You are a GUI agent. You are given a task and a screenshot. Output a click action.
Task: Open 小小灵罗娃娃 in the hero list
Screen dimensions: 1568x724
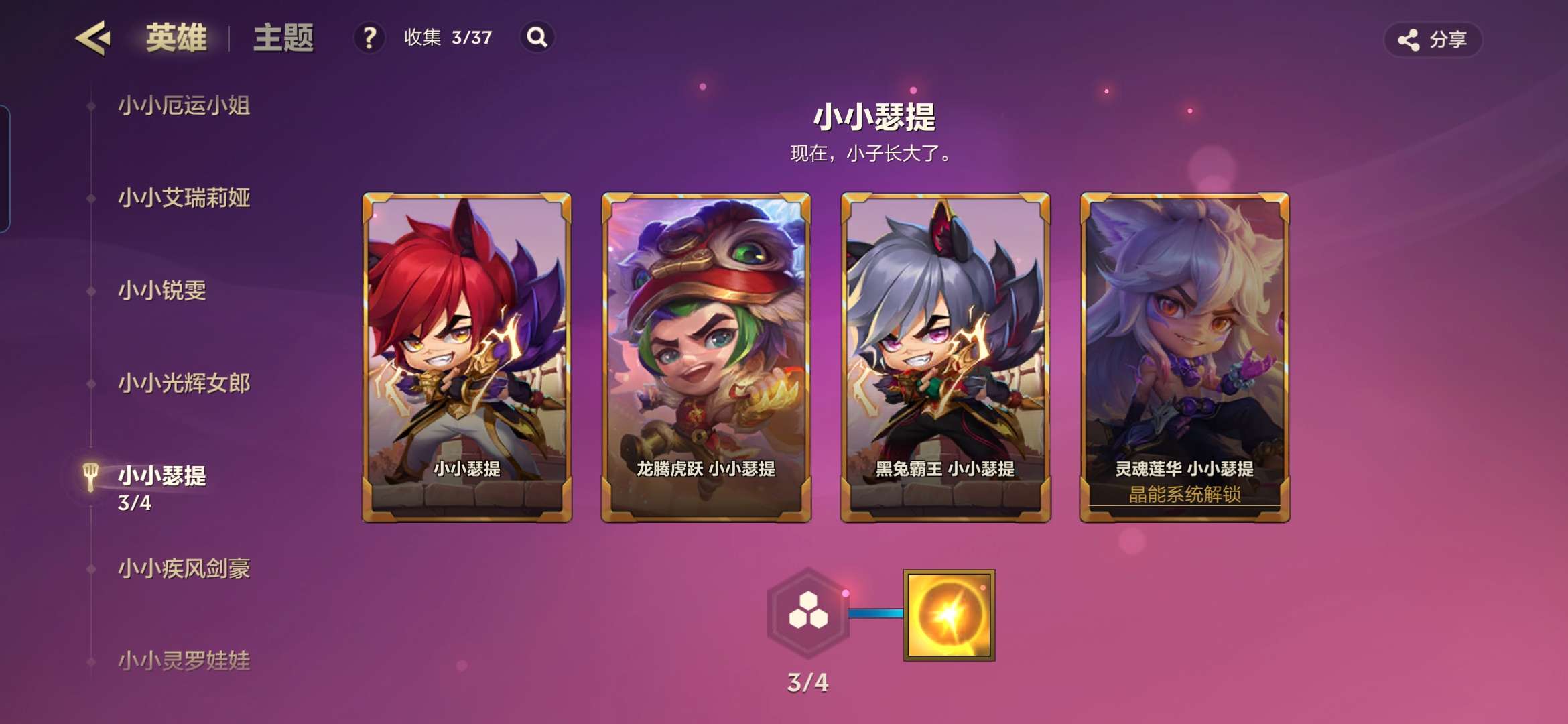point(184,661)
